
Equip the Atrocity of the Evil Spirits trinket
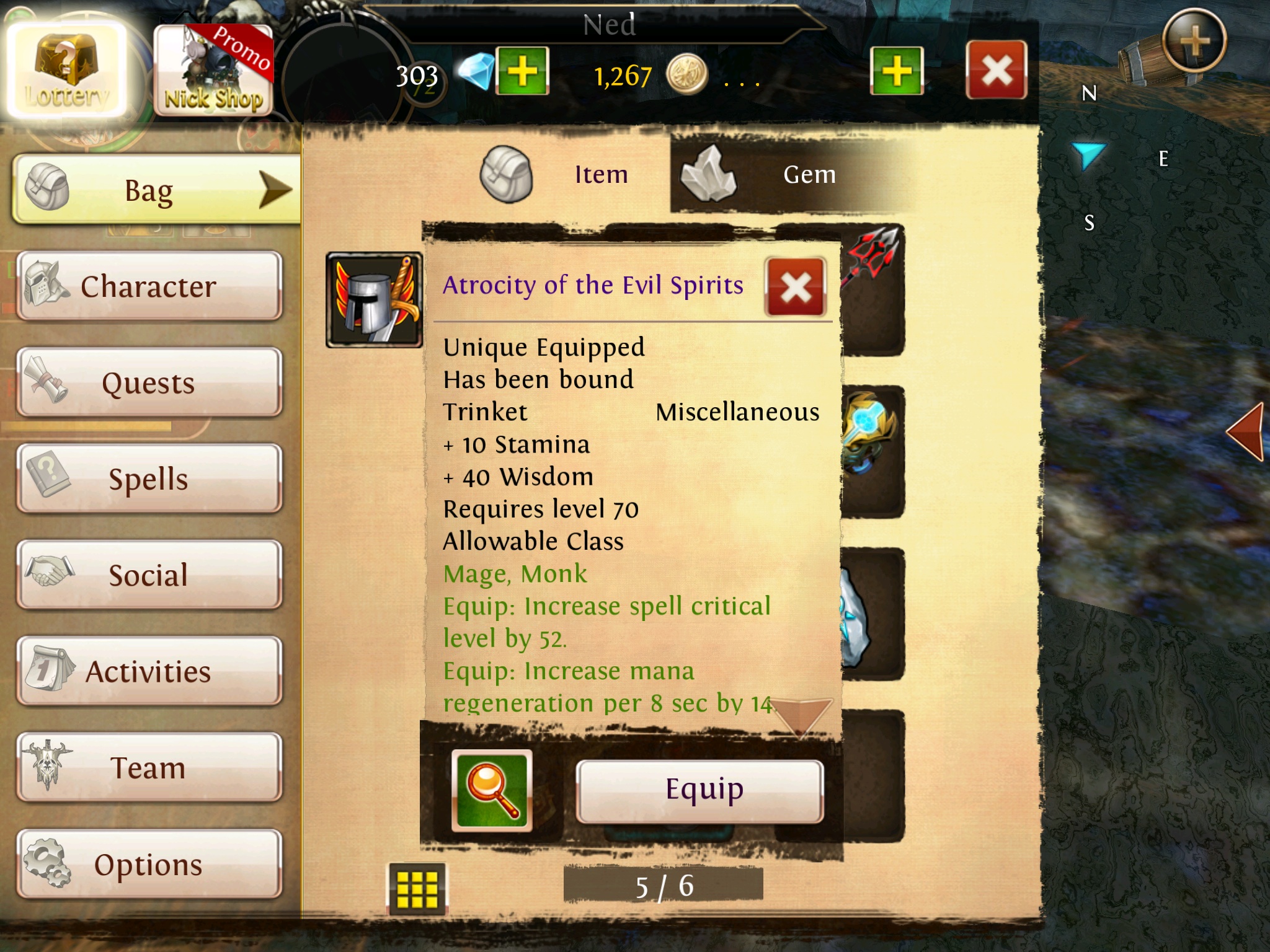(700, 791)
